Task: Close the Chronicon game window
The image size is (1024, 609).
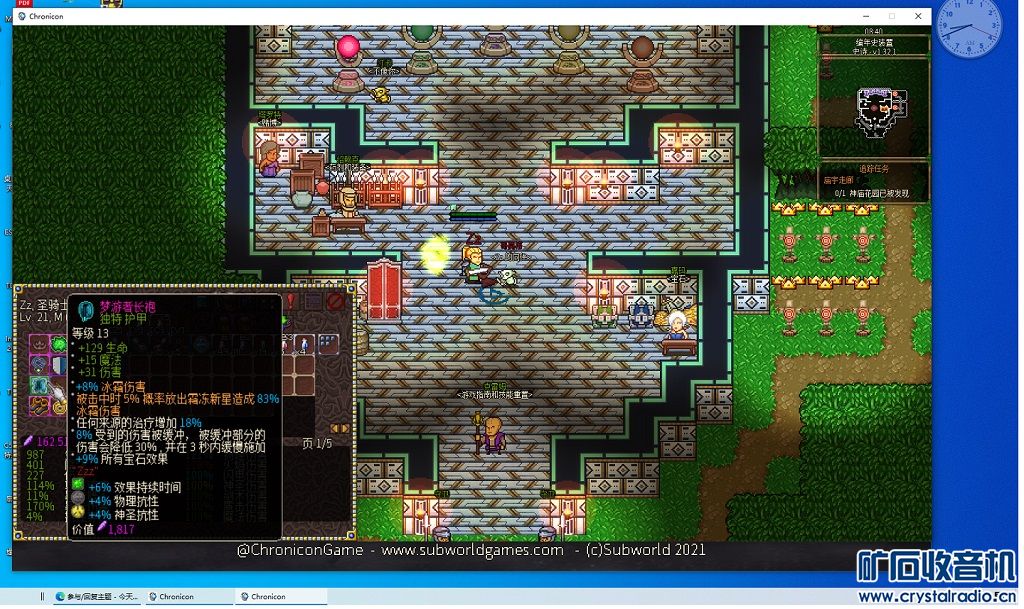Action: click(x=918, y=16)
